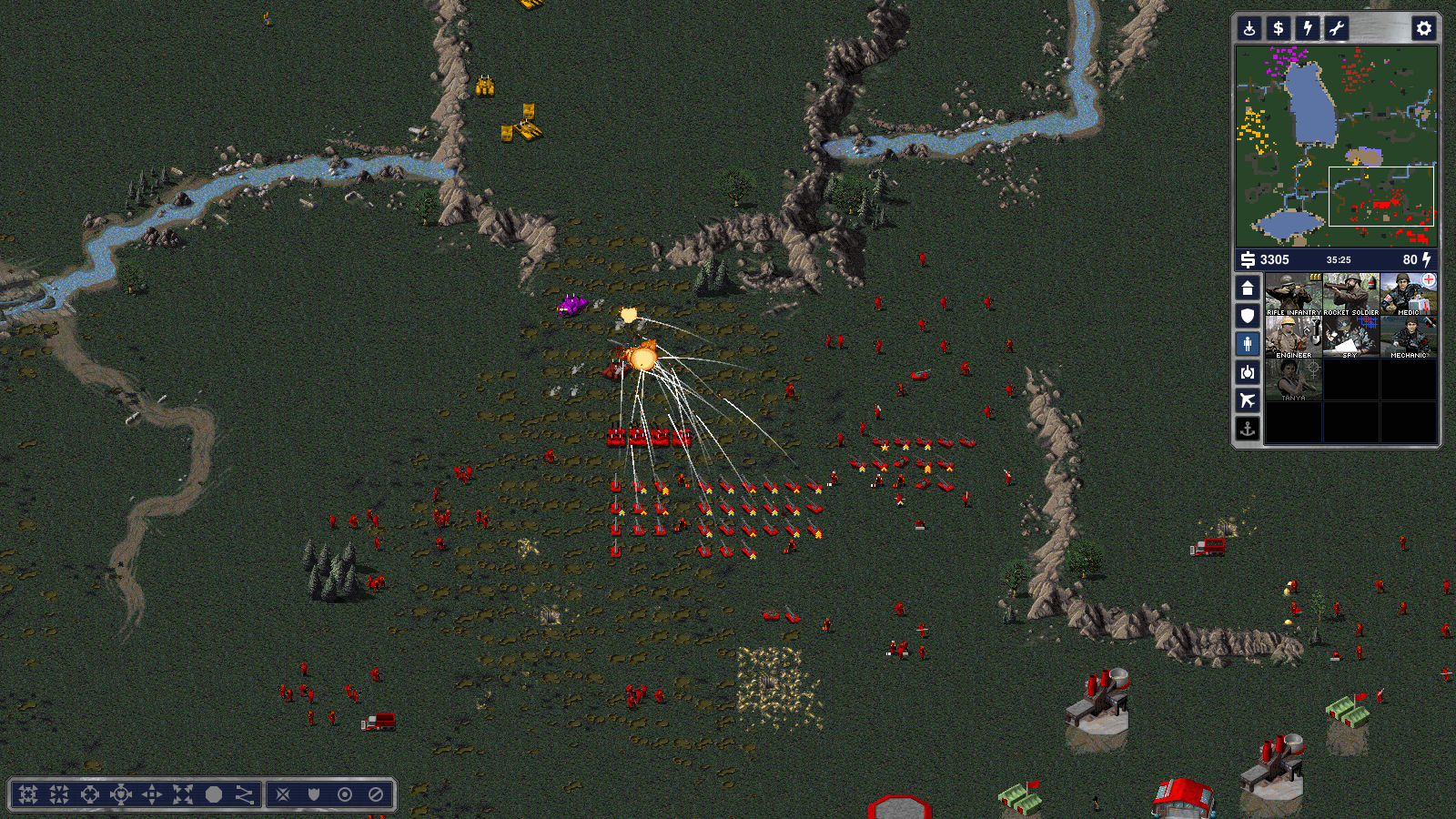Viewport: 1456px width, 819px height.
Task: Build an Engineer unit
Action: (1293, 338)
